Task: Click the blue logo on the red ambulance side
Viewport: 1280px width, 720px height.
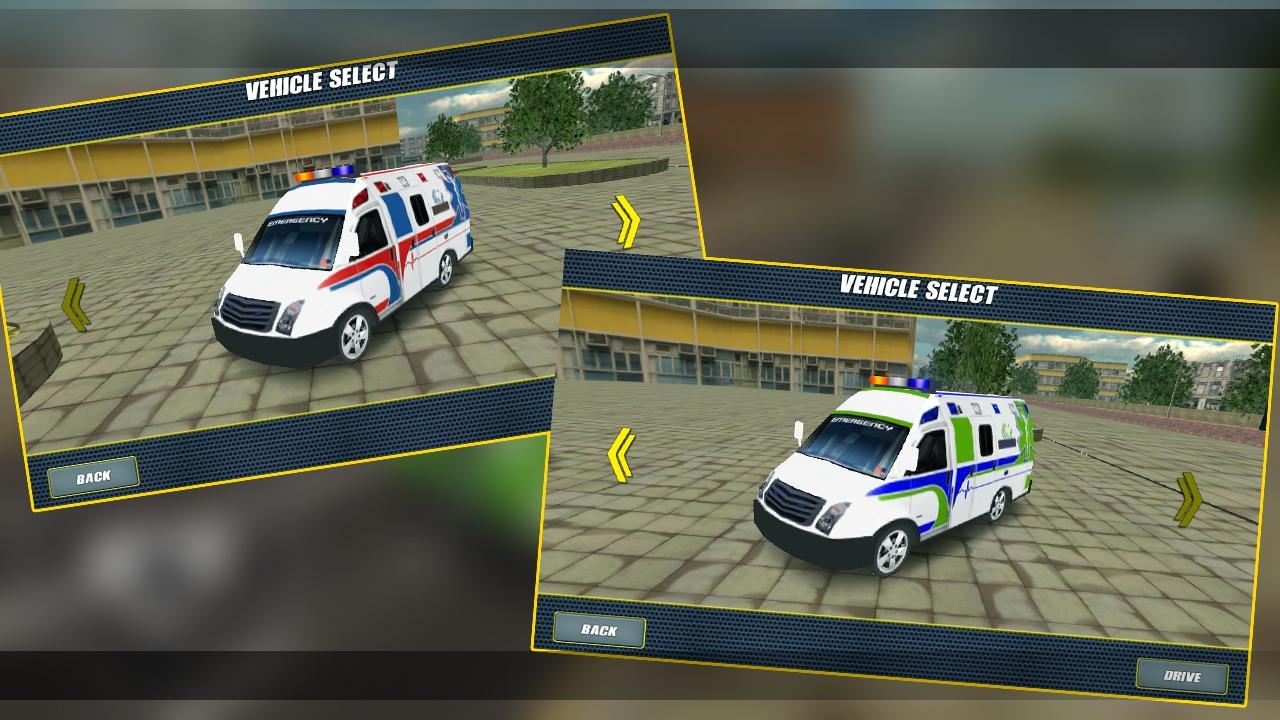Action: pyautogui.click(x=434, y=191)
